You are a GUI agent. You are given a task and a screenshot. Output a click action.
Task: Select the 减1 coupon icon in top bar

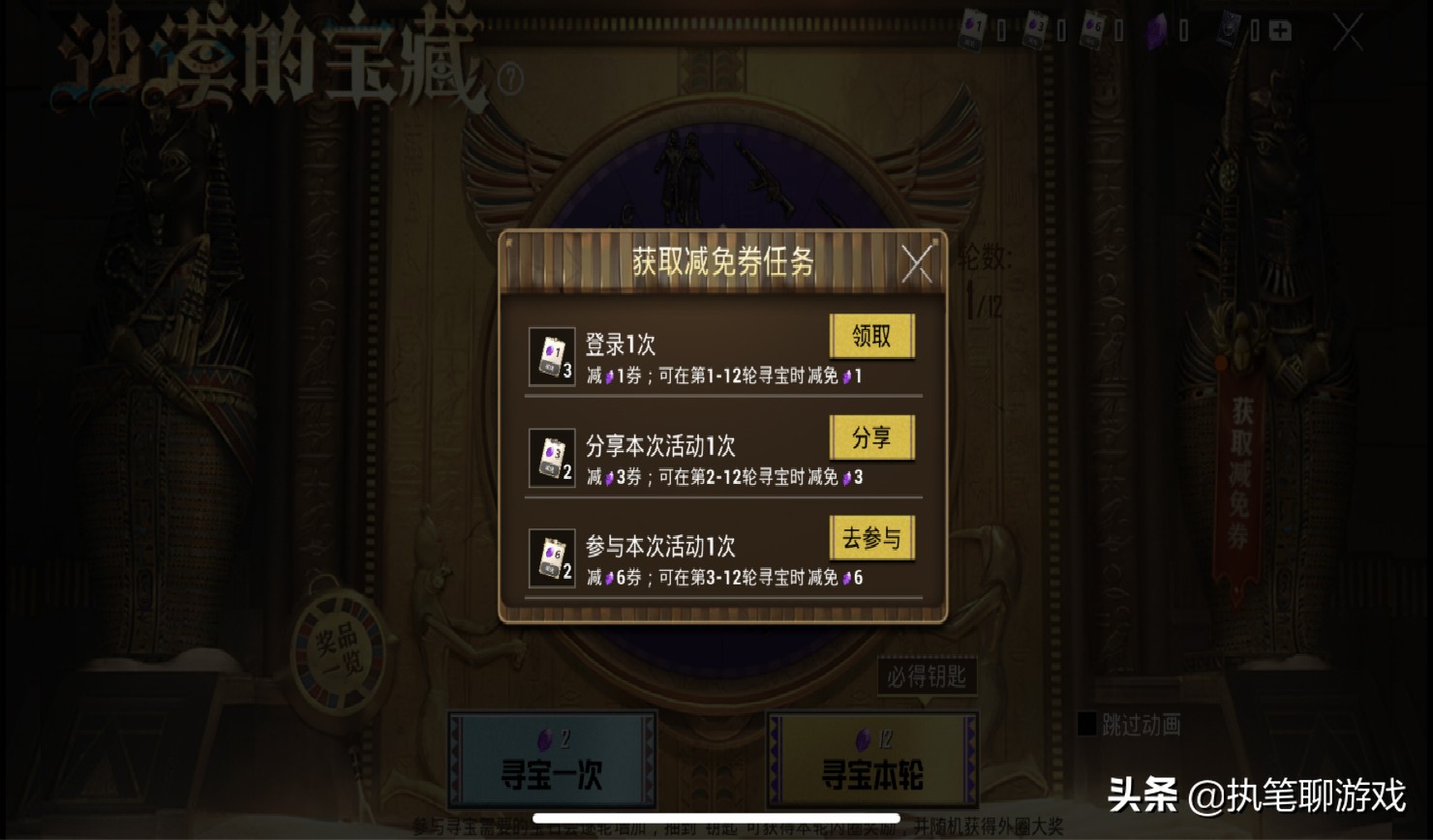click(972, 27)
